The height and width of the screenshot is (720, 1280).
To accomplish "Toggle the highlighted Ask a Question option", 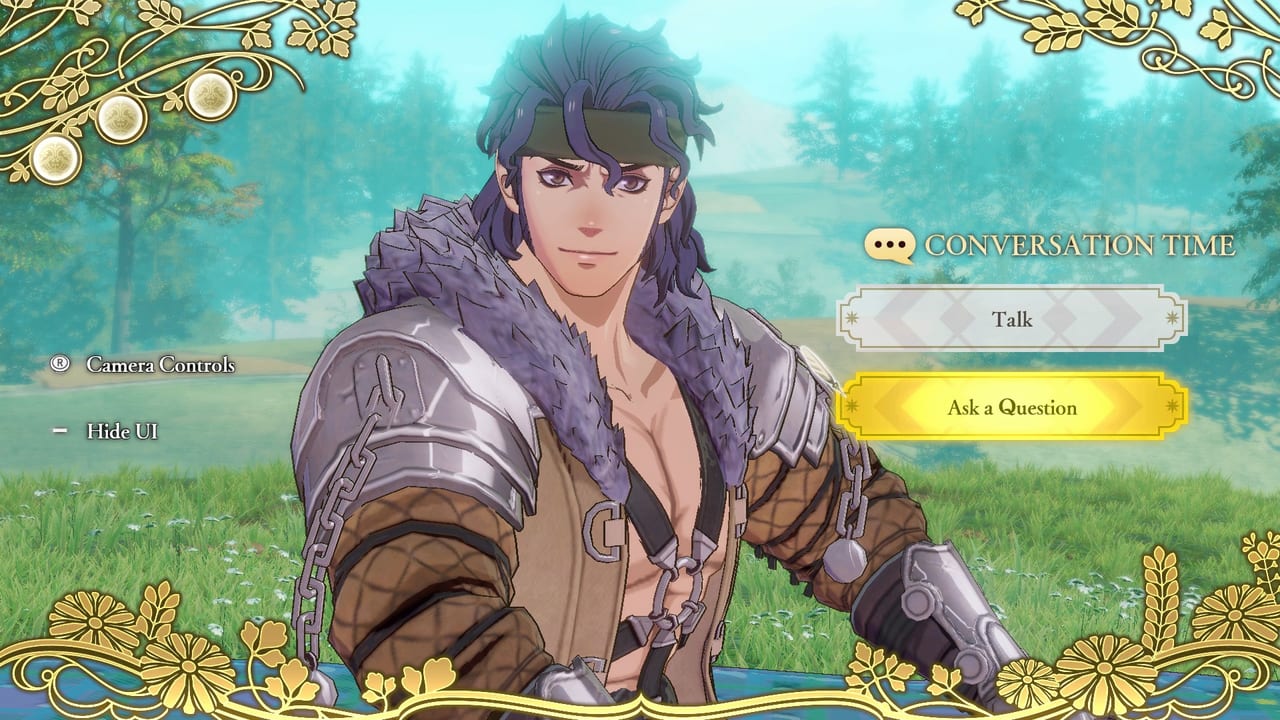I will click(1012, 407).
